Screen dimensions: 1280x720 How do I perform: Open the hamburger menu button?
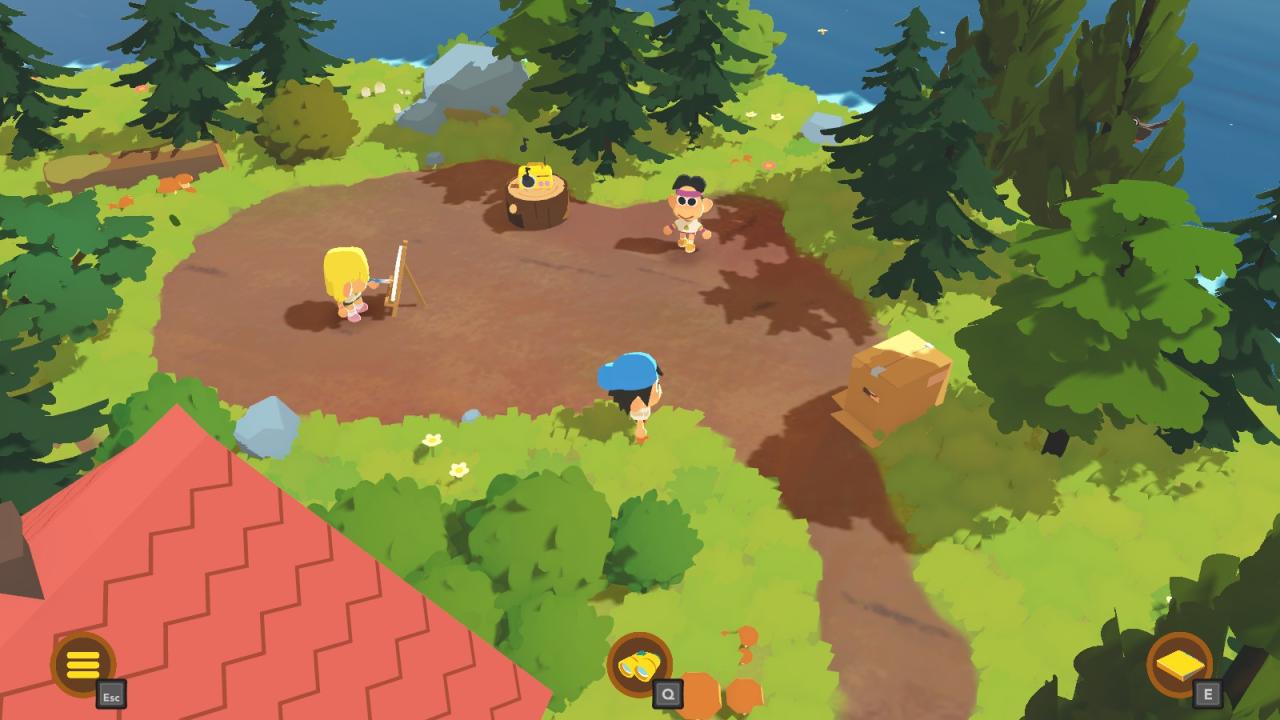pyautogui.click(x=83, y=664)
